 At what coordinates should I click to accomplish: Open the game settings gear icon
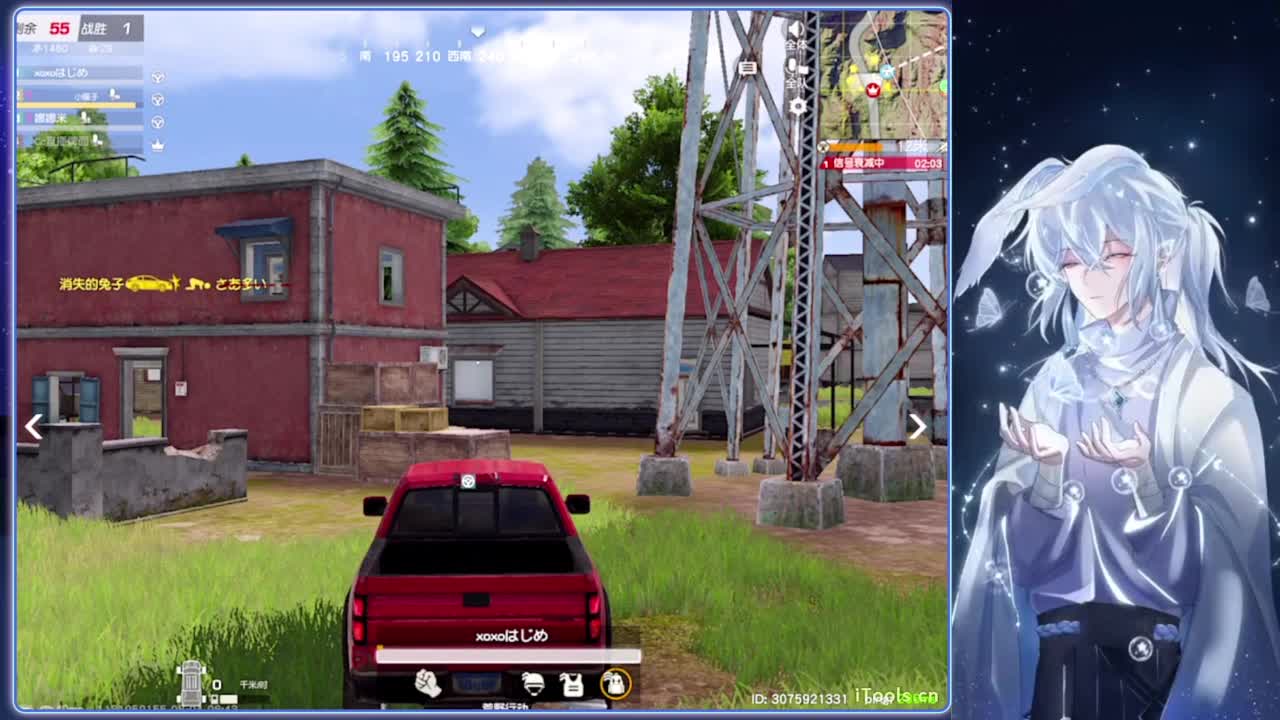click(x=797, y=106)
